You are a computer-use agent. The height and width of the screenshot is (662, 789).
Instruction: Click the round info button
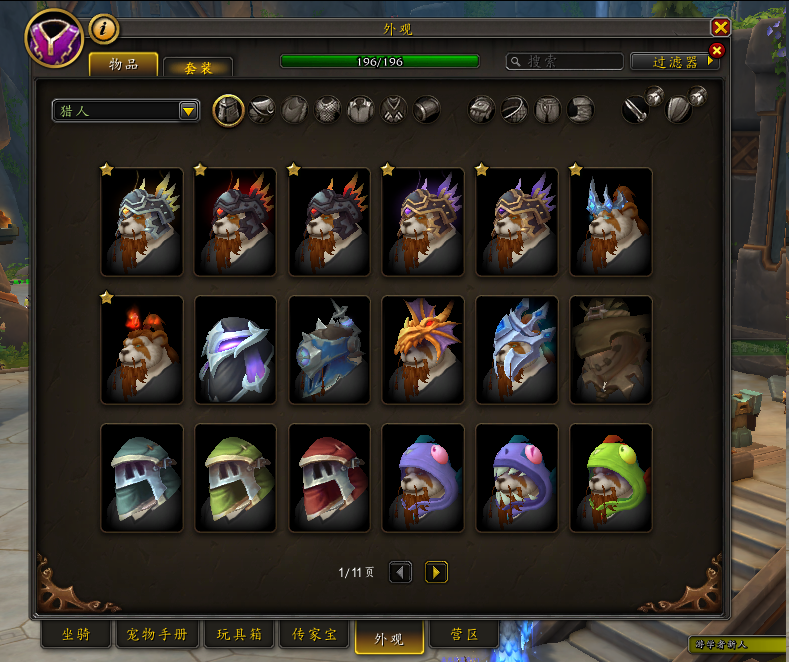[x=104, y=29]
